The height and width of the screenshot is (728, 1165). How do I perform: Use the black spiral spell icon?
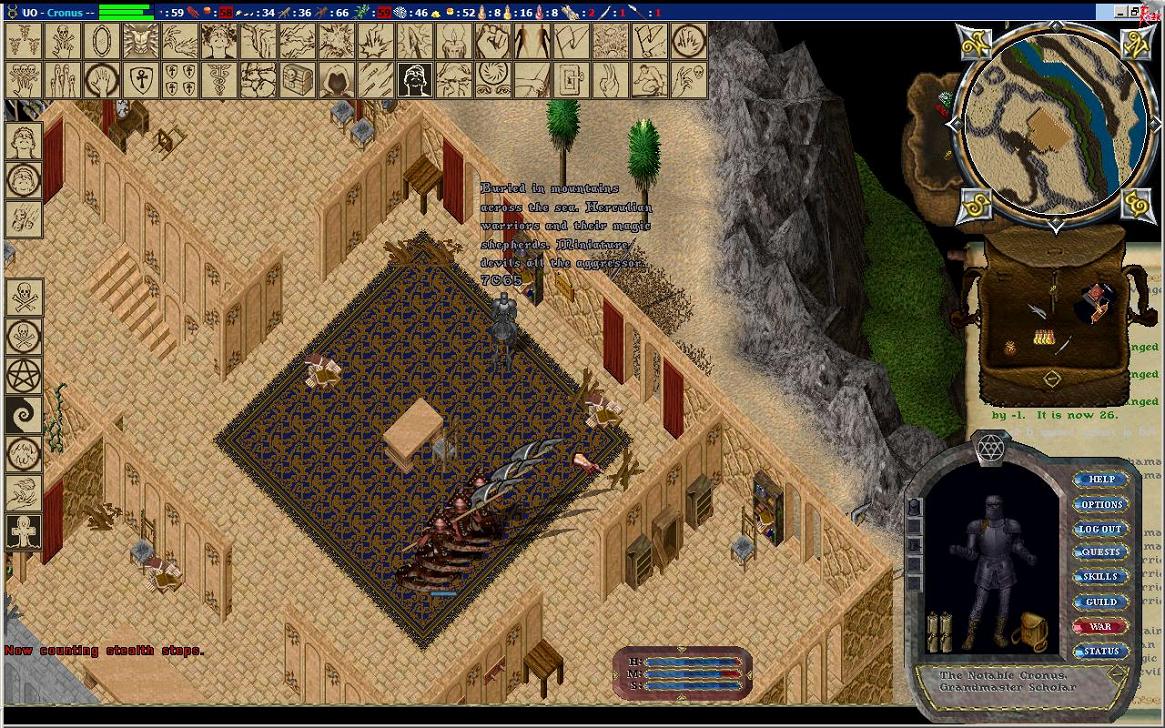[x=24, y=414]
